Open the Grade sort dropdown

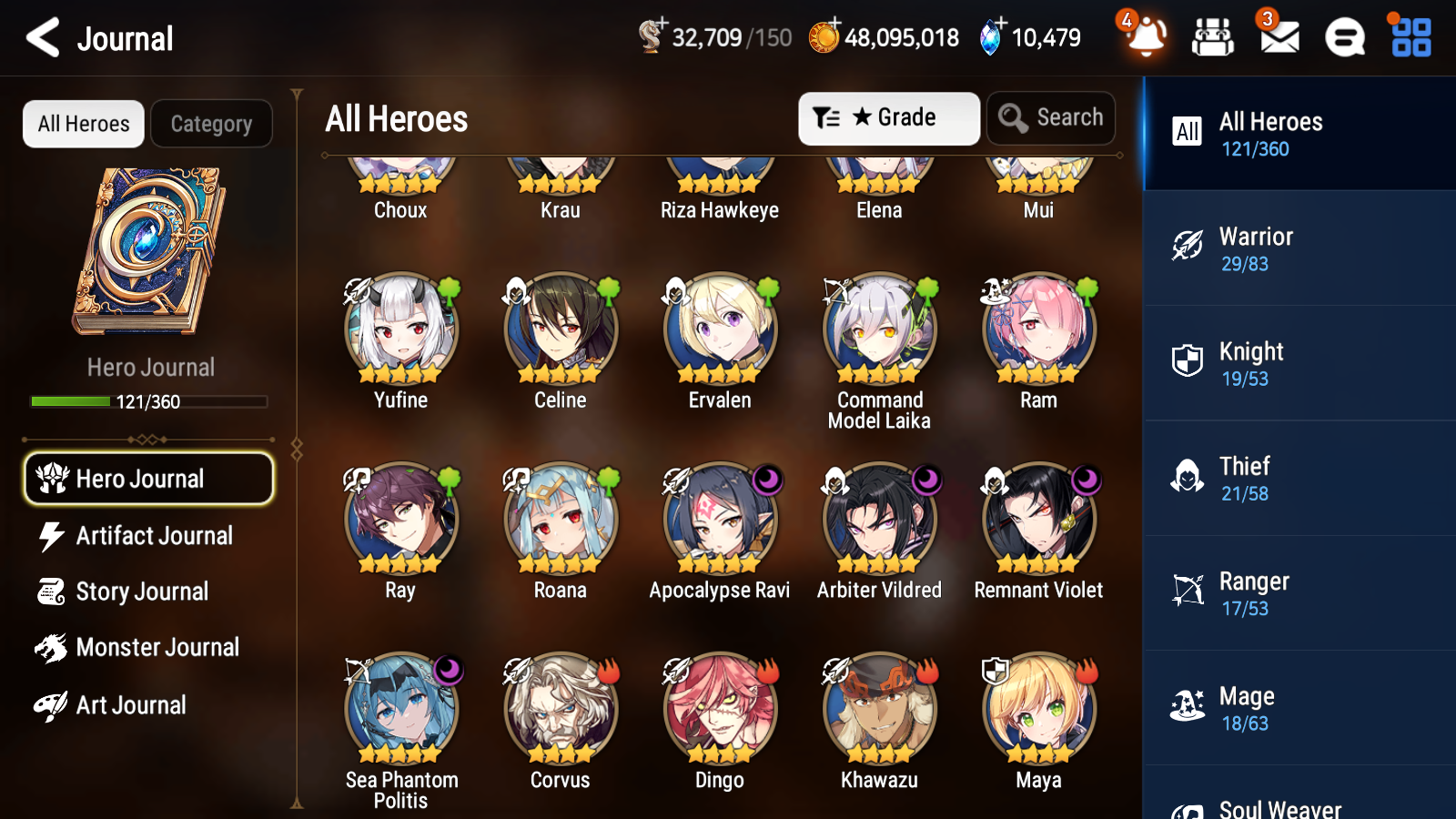[x=888, y=117]
